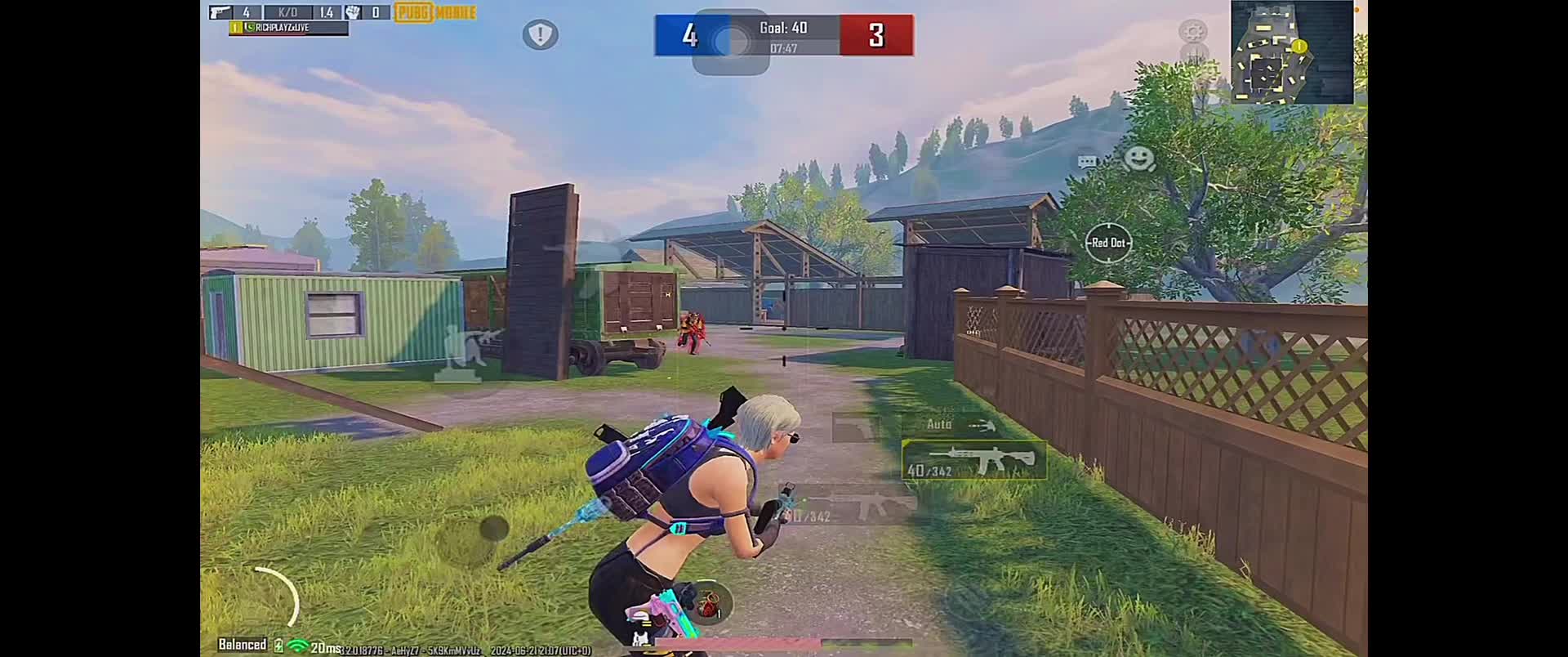Tap the shield alert icon

pos(540,35)
